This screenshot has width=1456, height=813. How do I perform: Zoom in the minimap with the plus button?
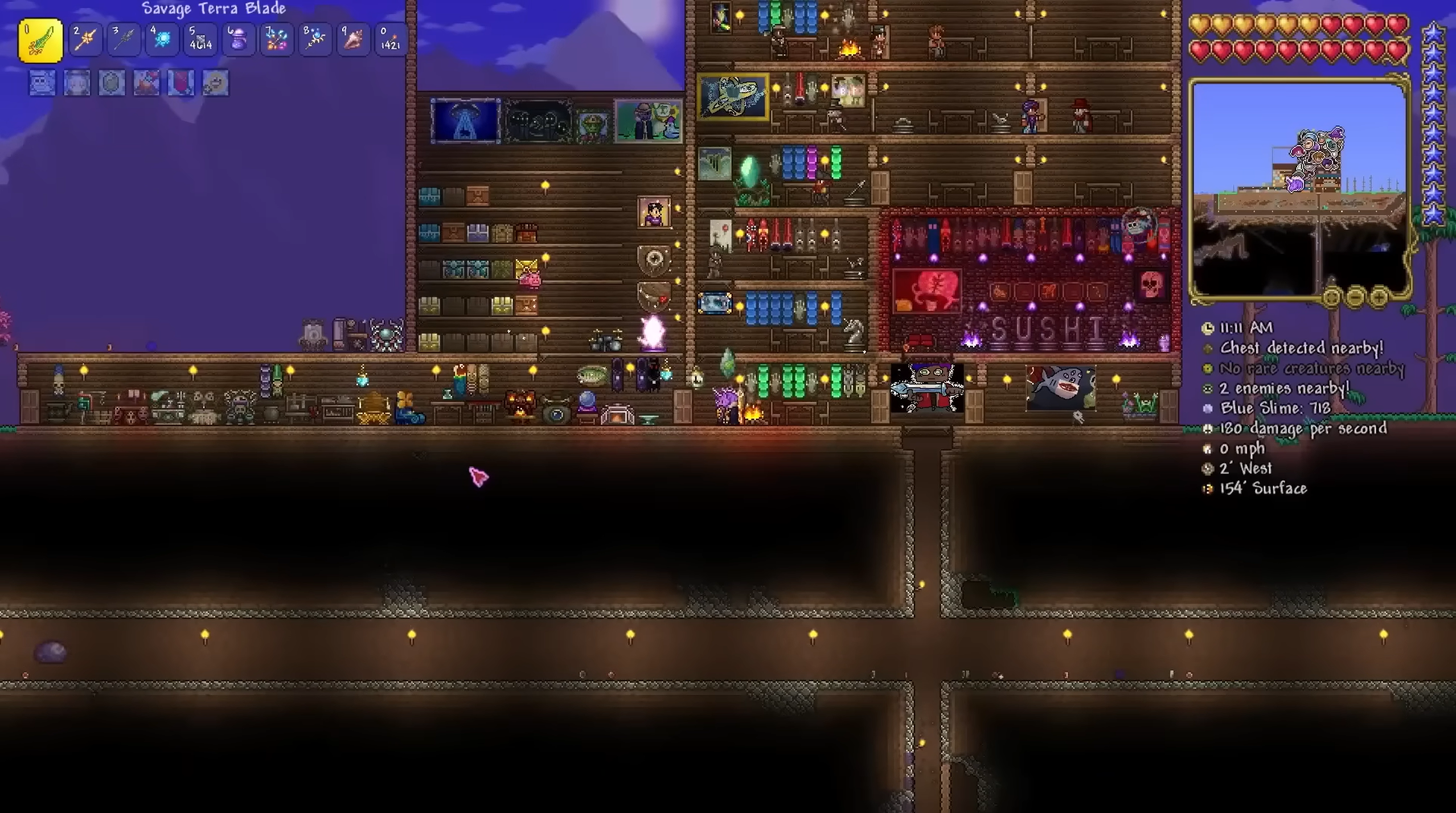(1379, 297)
